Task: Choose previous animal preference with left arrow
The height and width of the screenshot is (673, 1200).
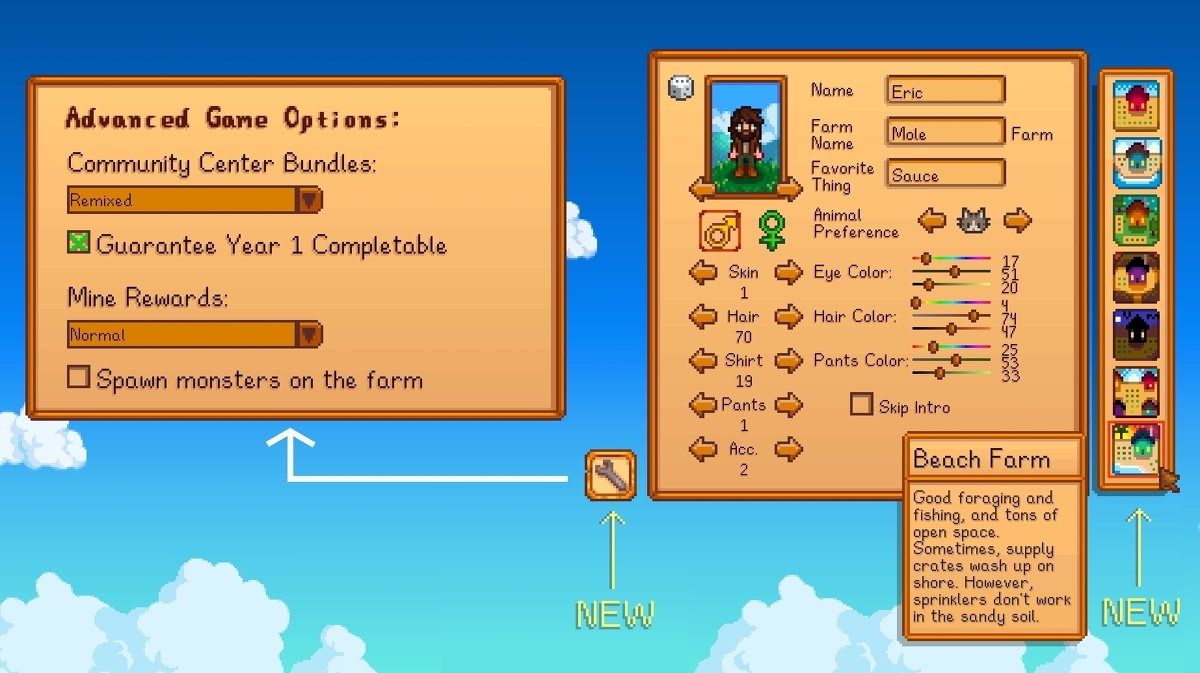Action: click(932, 220)
